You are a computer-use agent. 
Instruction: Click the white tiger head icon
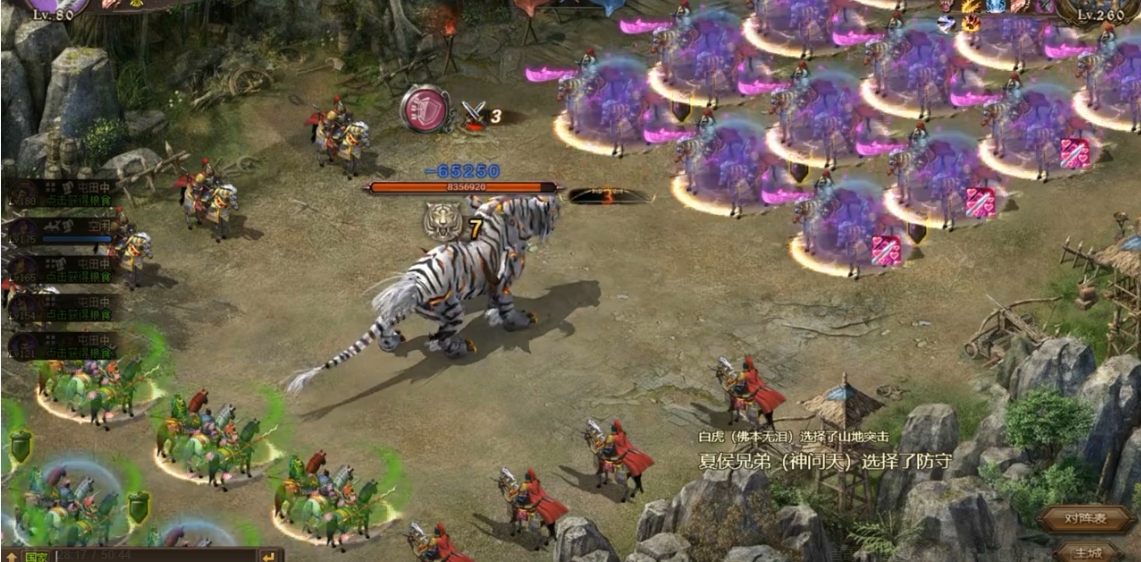point(442,221)
